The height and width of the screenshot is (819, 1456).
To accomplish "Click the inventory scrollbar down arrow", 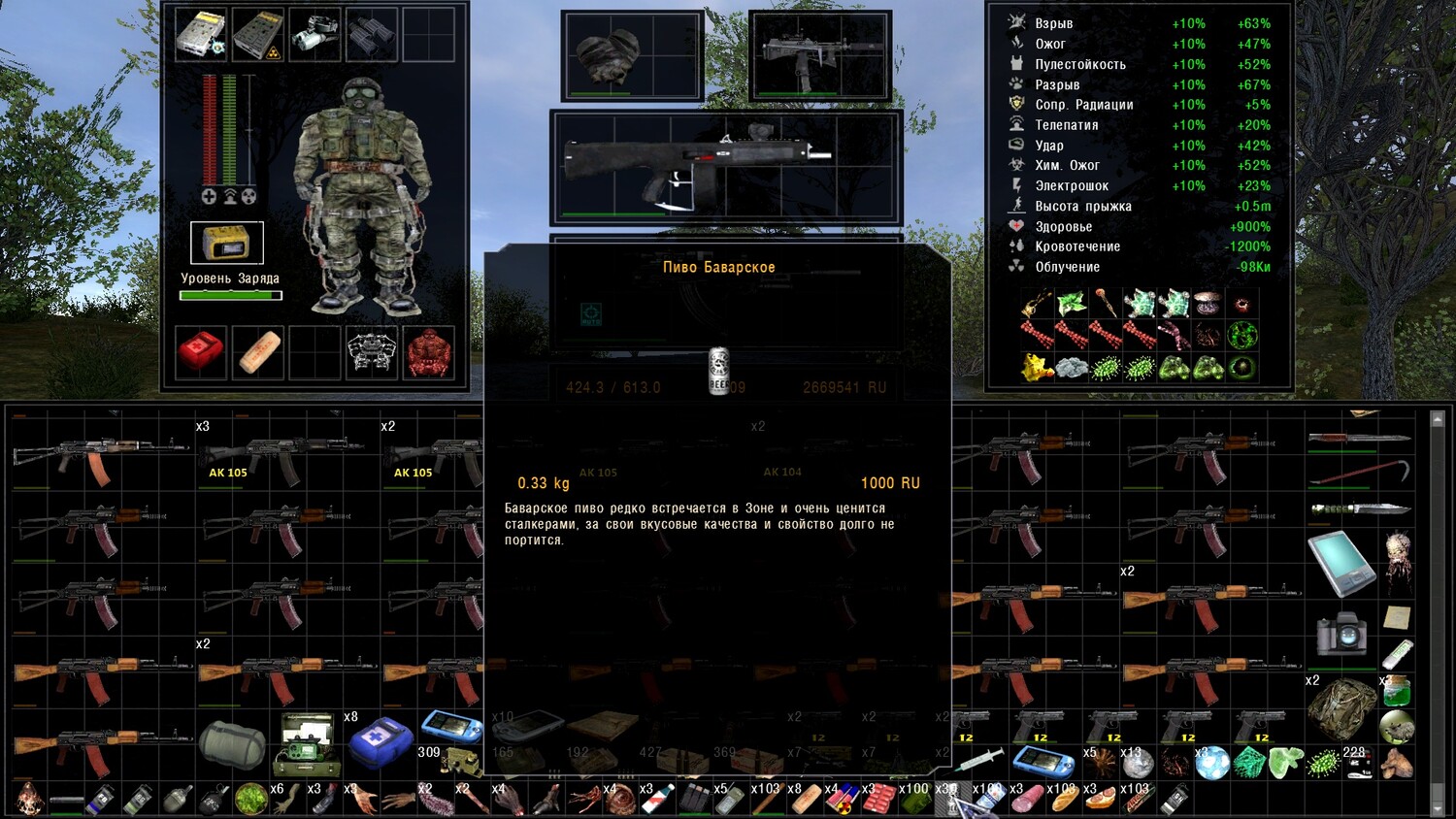I will pos(1438,809).
